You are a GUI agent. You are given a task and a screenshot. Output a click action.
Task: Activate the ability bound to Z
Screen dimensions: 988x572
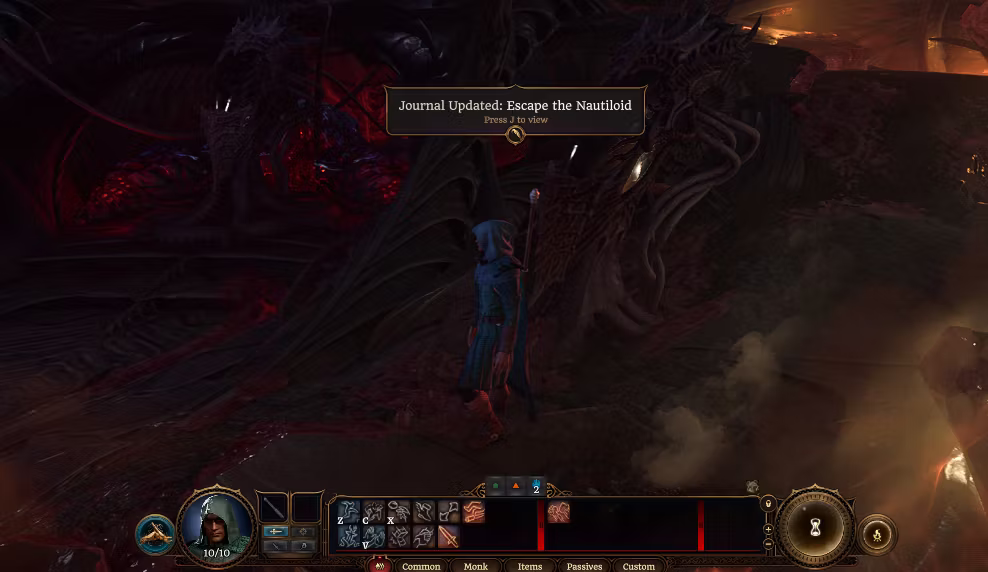(x=349, y=513)
